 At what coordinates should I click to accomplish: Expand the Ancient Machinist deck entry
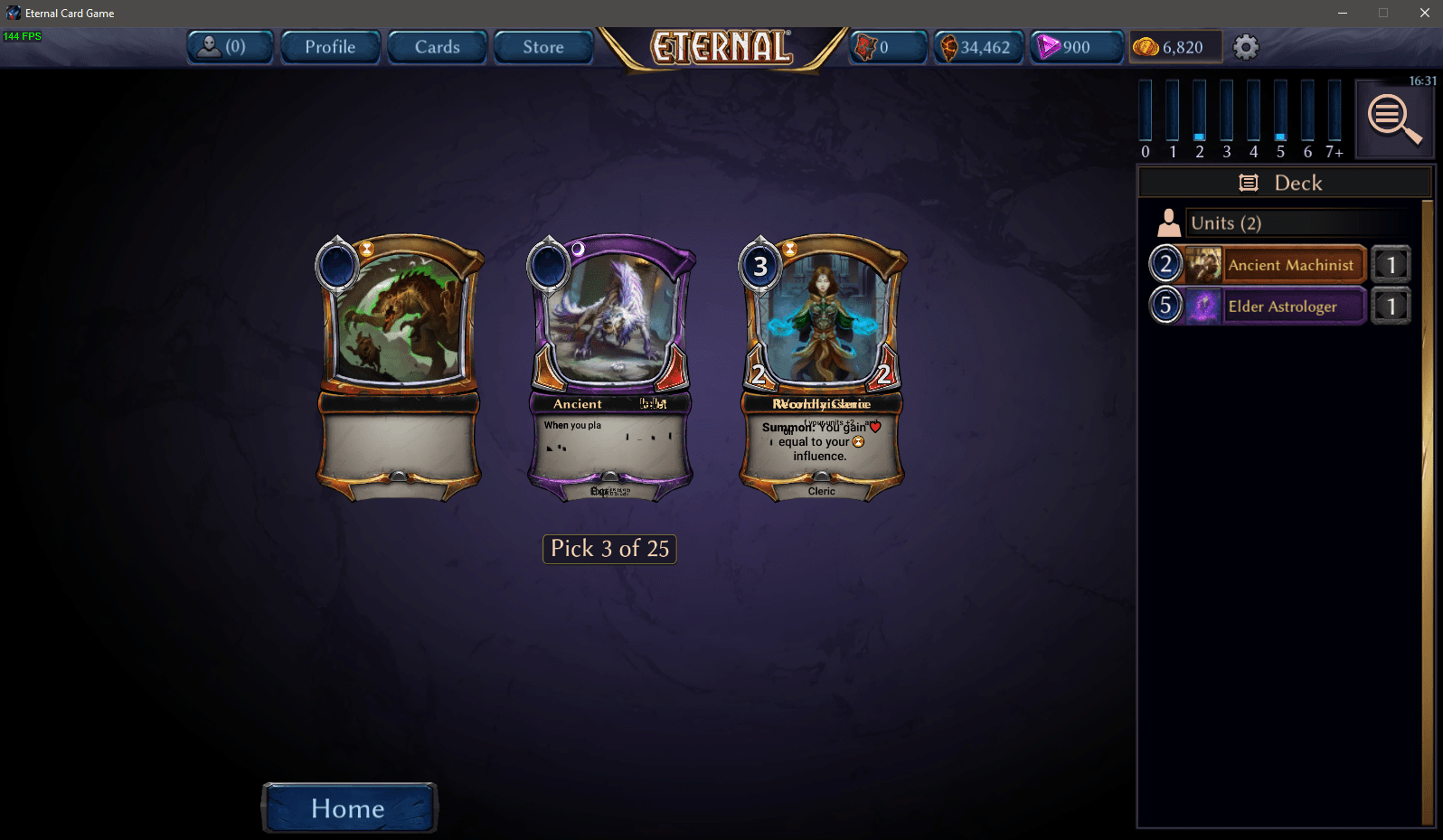coord(1293,264)
